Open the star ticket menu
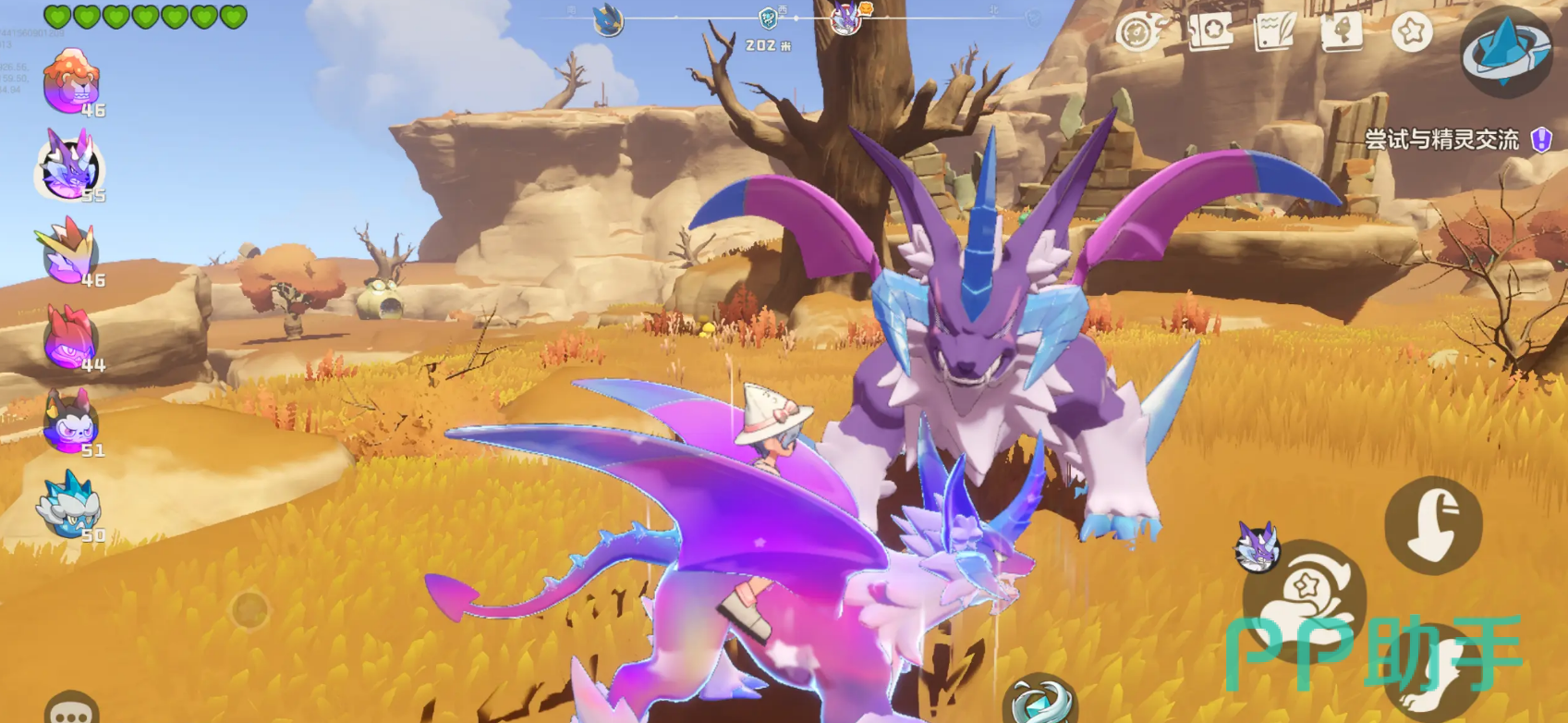 click(x=1209, y=32)
